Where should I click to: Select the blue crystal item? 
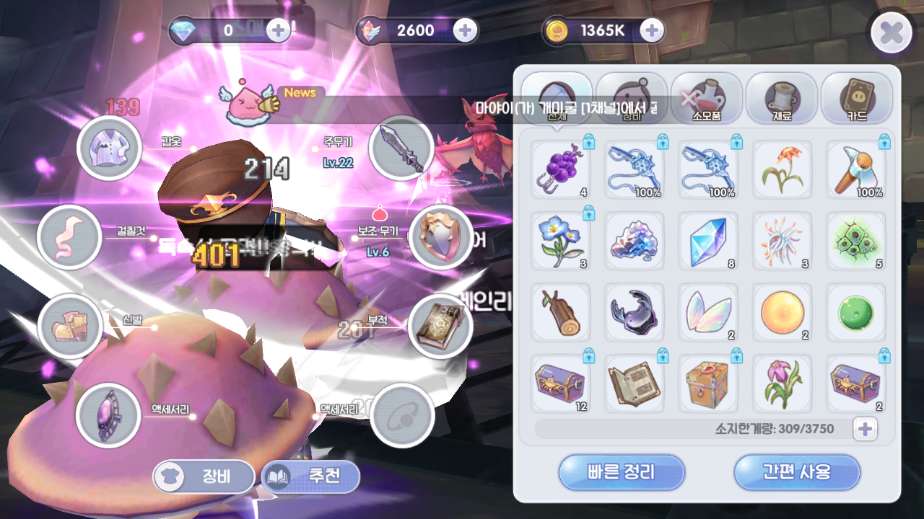tap(708, 240)
